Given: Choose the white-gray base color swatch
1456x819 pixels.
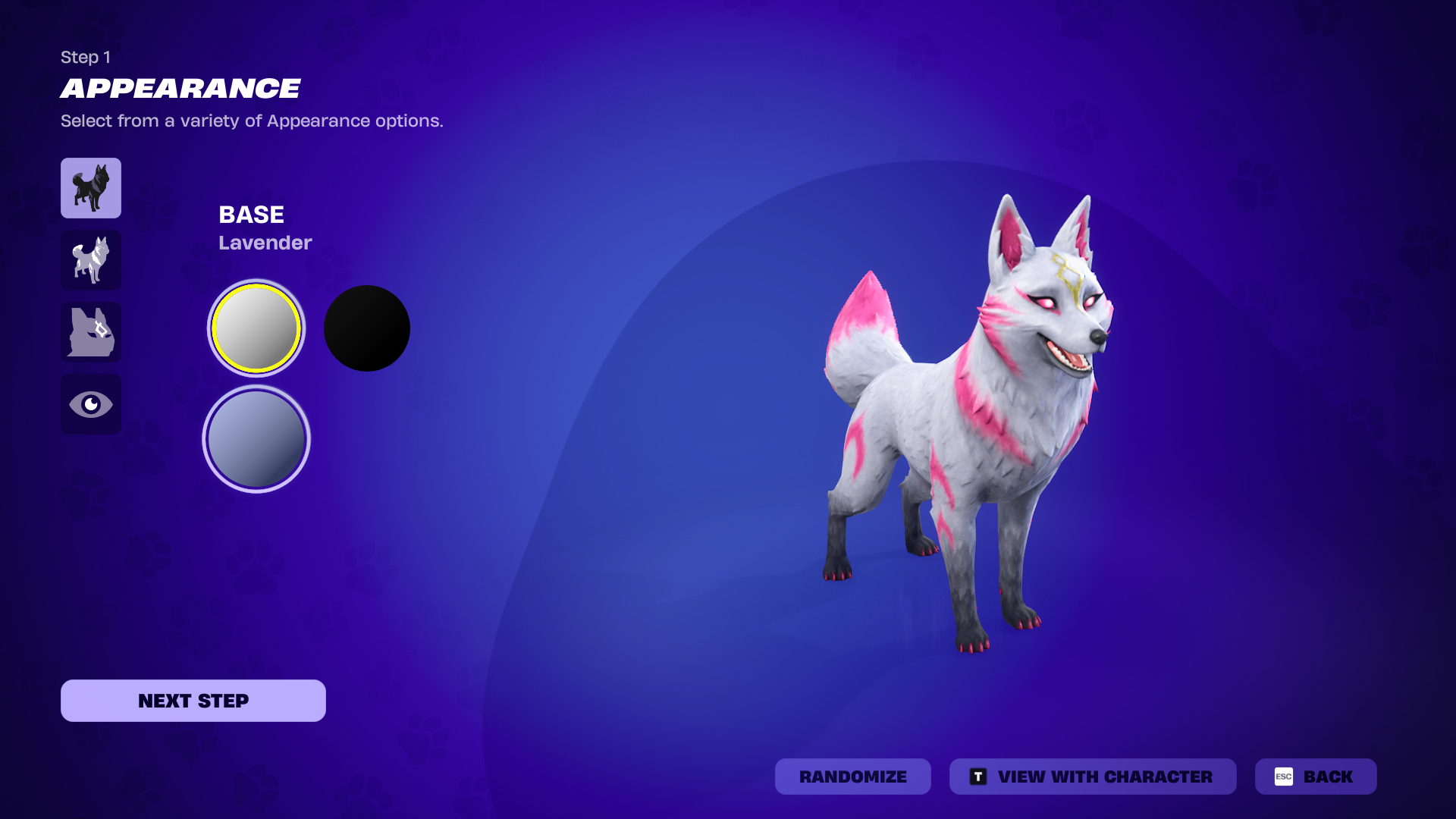Looking at the screenshot, I should click(x=256, y=328).
